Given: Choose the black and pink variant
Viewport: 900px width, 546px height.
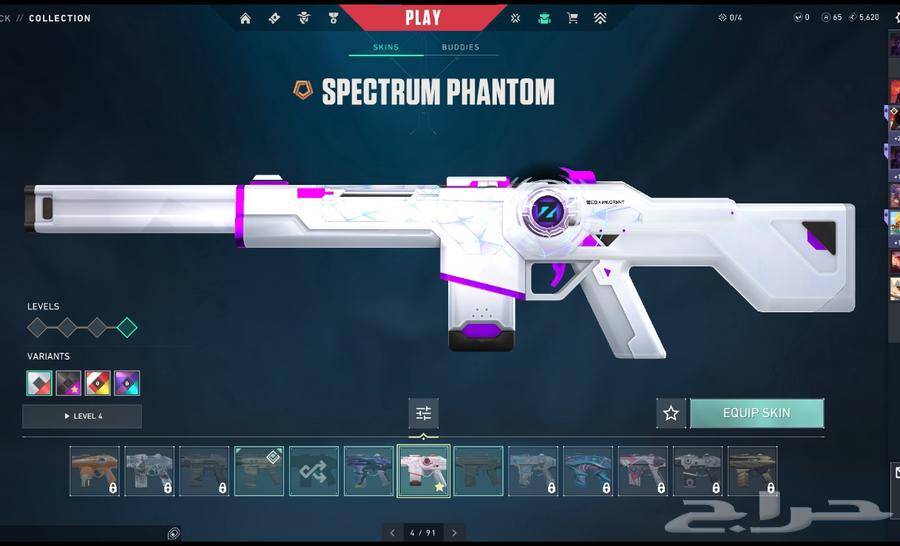Looking at the screenshot, I should point(68,383).
